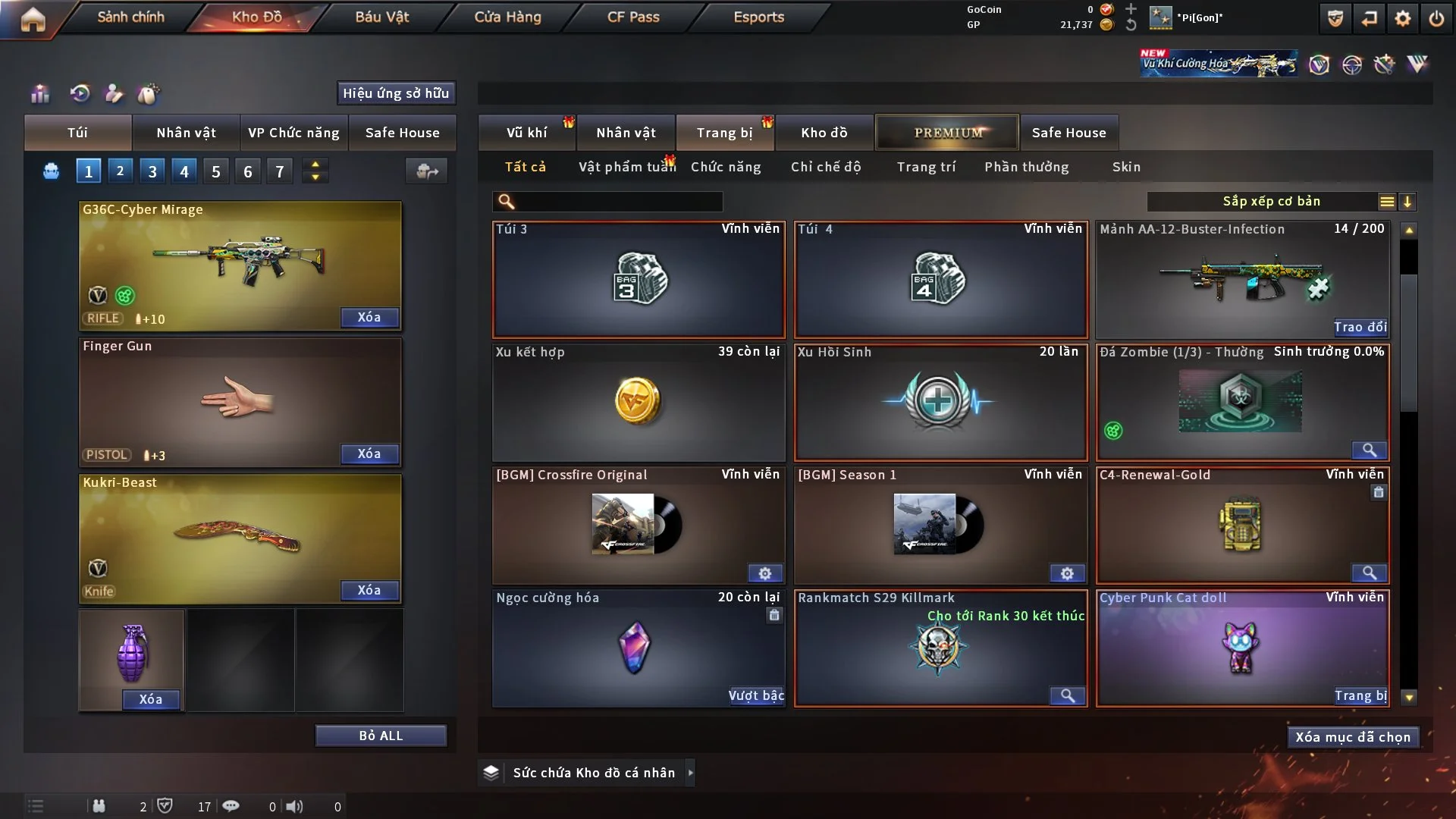Open the Cửa Hàng shop menu

coord(507,17)
